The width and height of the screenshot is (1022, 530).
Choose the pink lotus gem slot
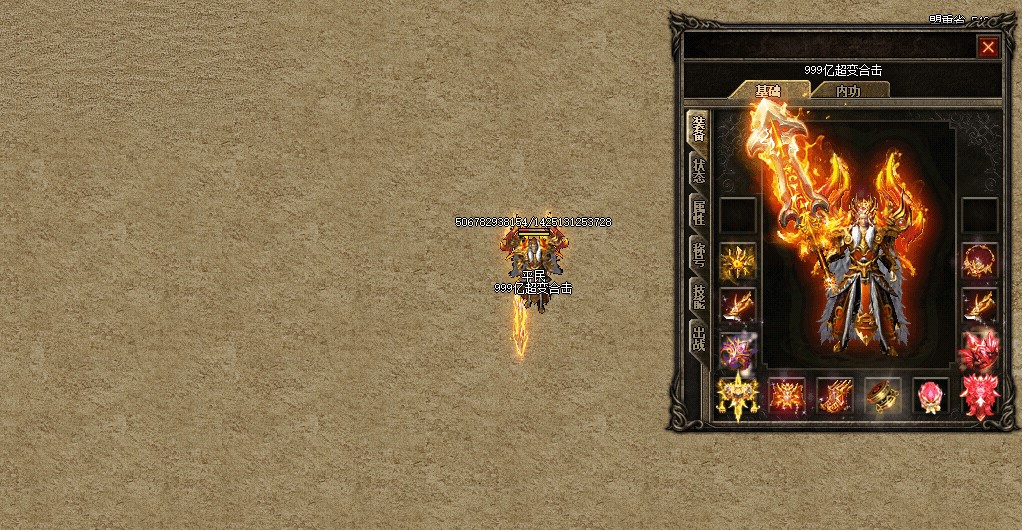pyautogui.click(x=931, y=396)
